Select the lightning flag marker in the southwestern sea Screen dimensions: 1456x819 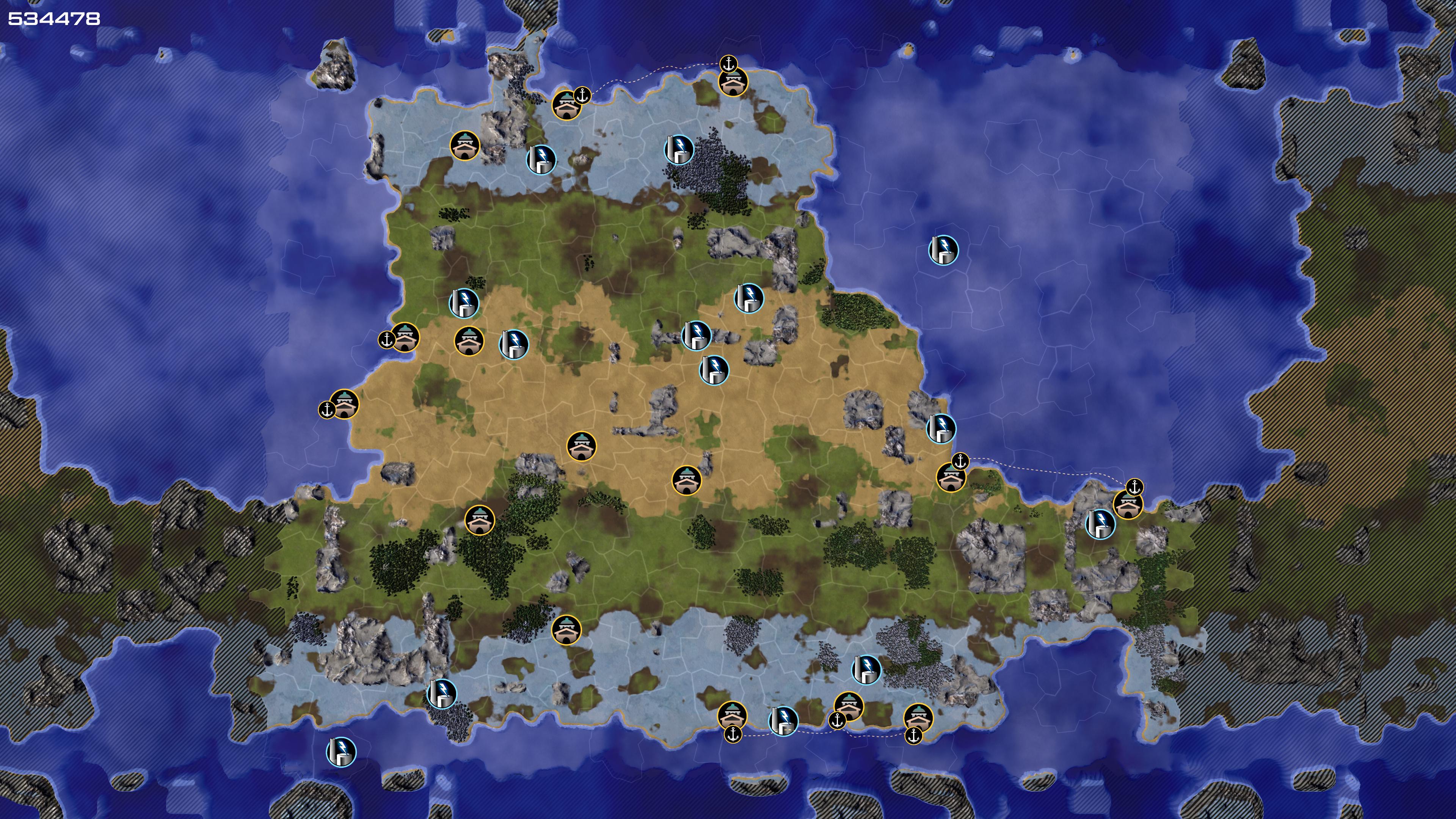coord(341,752)
